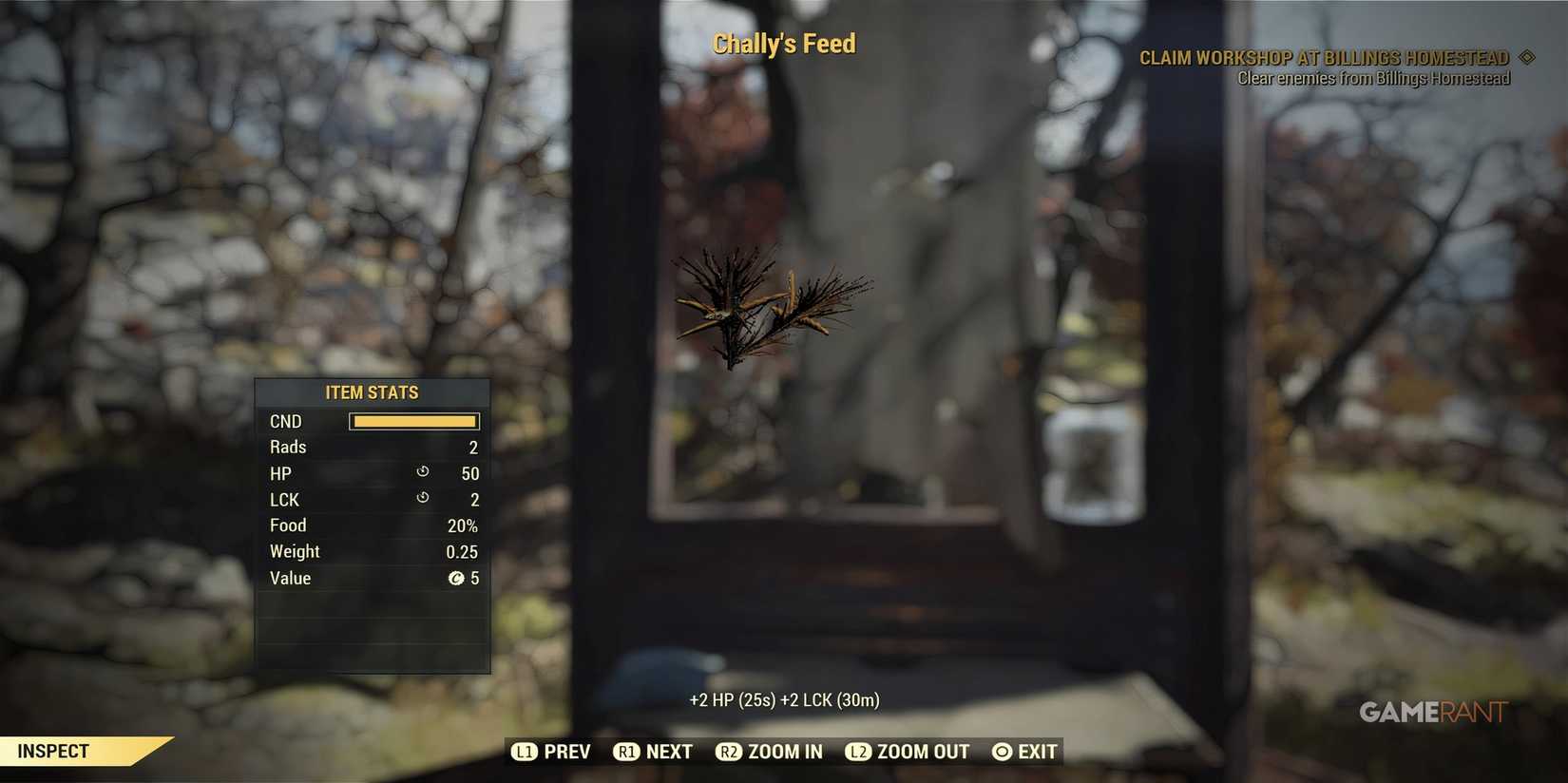Viewport: 1568px width, 783px height.
Task: Click the R2 button prompt icon
Action: coord(730,751)
